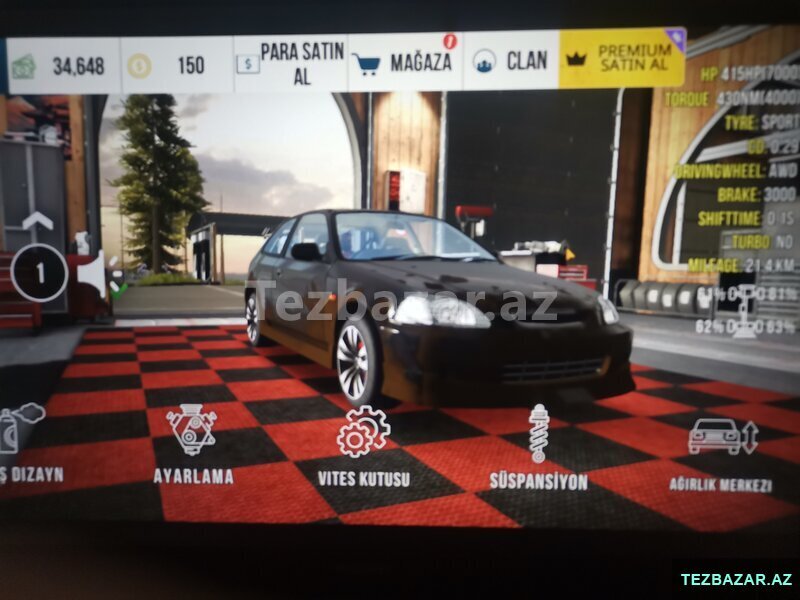800x600 pixels.
Task: Select the Ayarlama engine tuning option
Action: click(192, 445)
